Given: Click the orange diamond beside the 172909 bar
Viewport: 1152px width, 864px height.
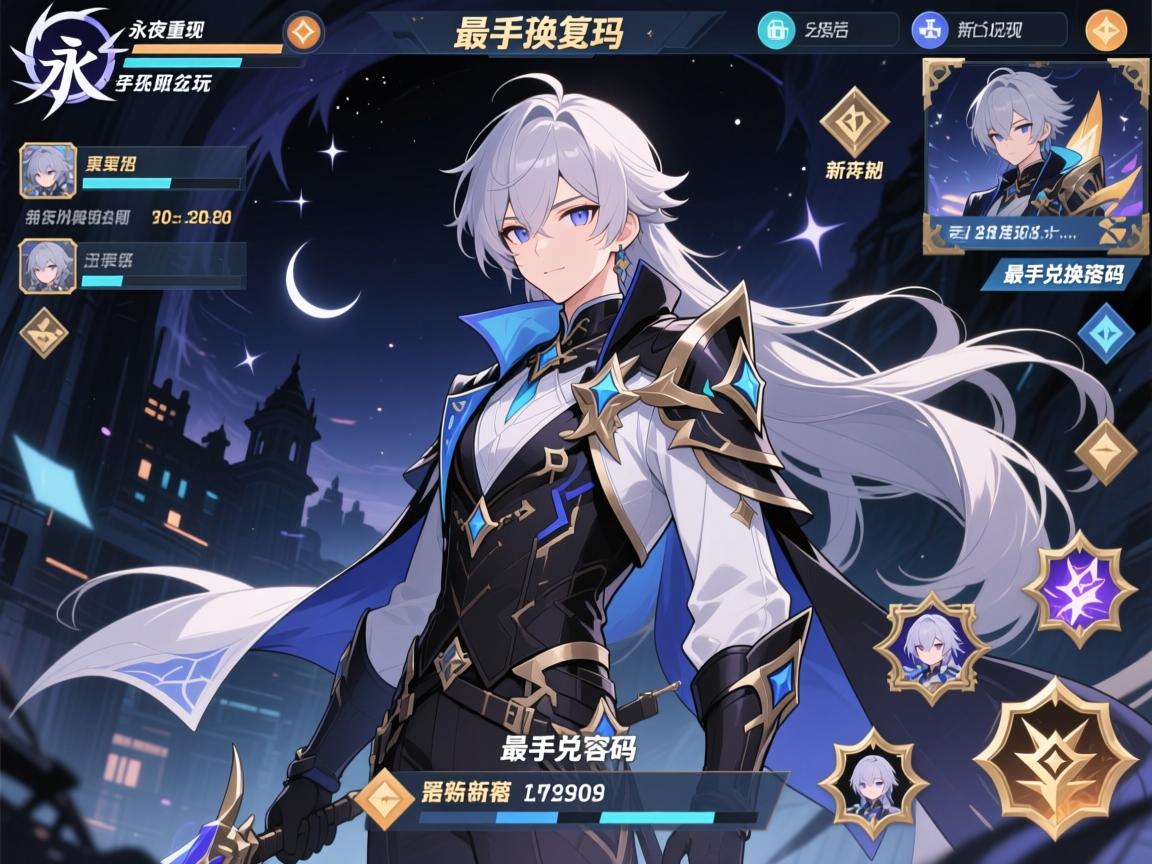Looking at the screenshot, I should (x=386, y=799).
